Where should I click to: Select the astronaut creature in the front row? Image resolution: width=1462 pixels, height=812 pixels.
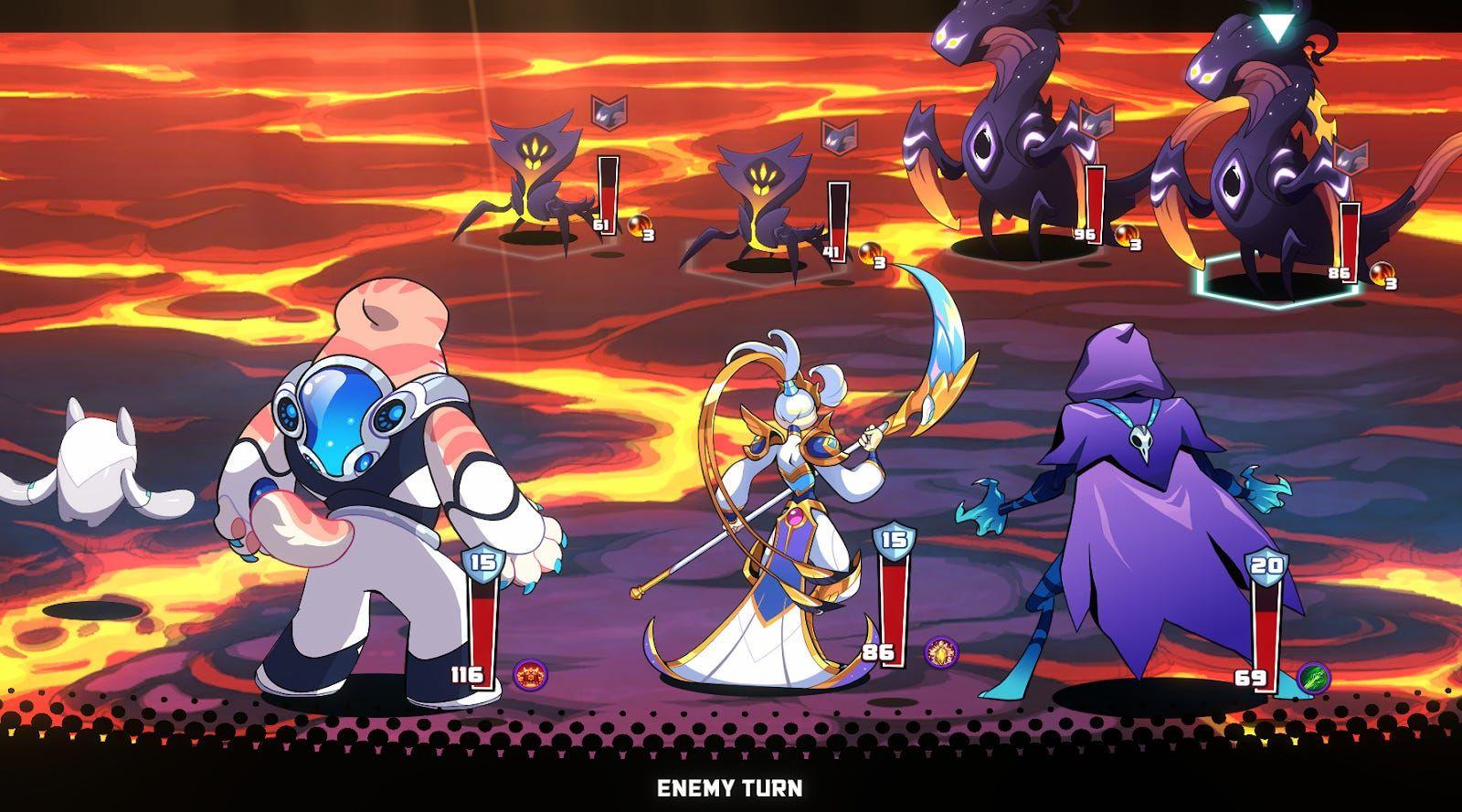(x=365, y=484)
